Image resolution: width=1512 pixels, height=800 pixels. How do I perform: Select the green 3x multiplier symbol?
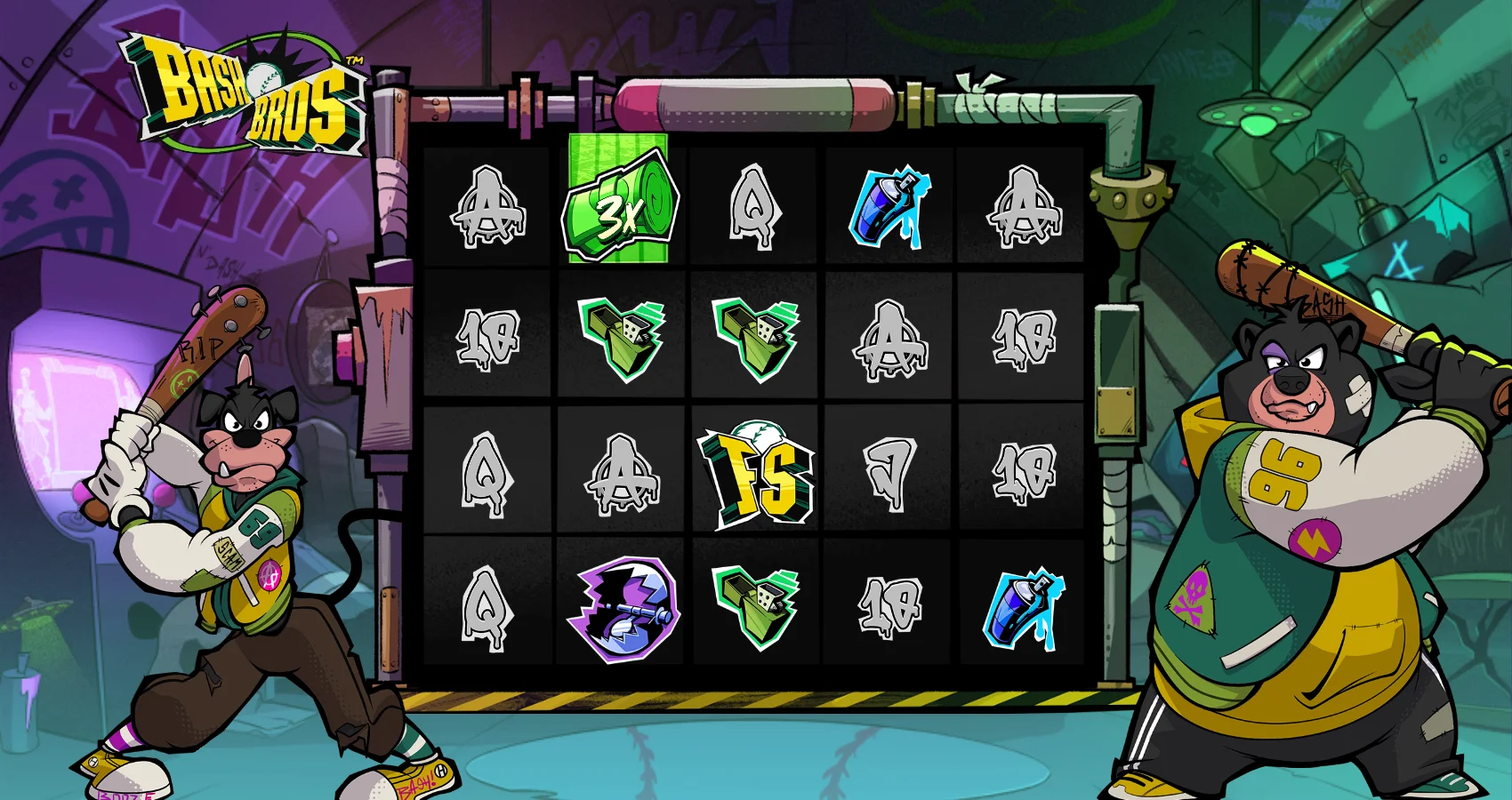619,203
